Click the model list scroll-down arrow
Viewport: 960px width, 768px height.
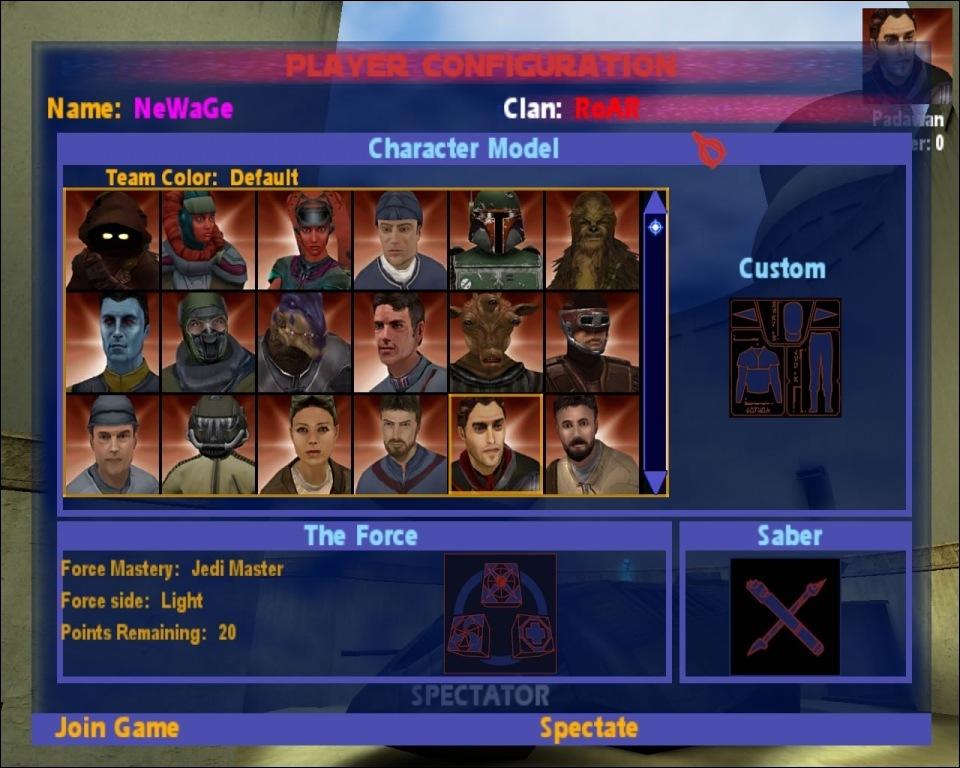655,482
